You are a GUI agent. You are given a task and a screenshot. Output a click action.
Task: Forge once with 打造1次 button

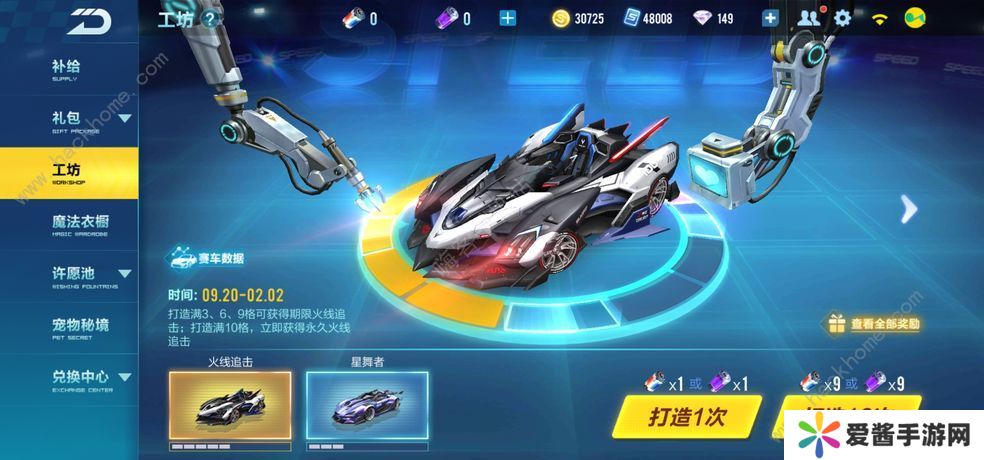[686, 417]
